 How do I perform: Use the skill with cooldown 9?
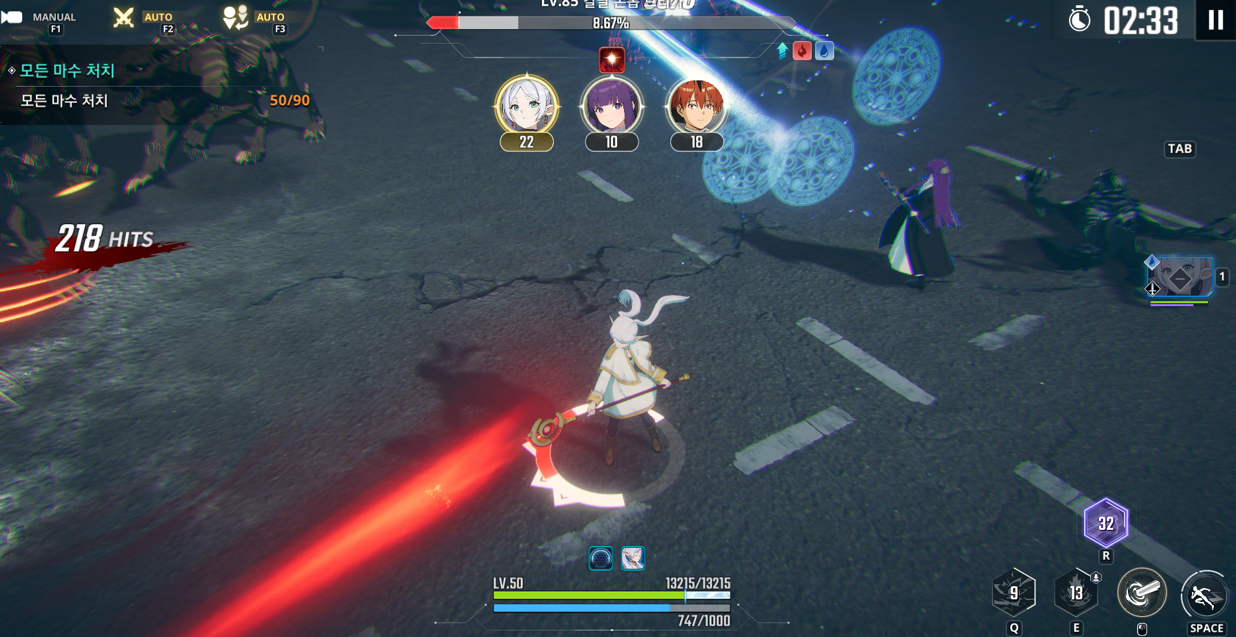(x=1013, y=593)
